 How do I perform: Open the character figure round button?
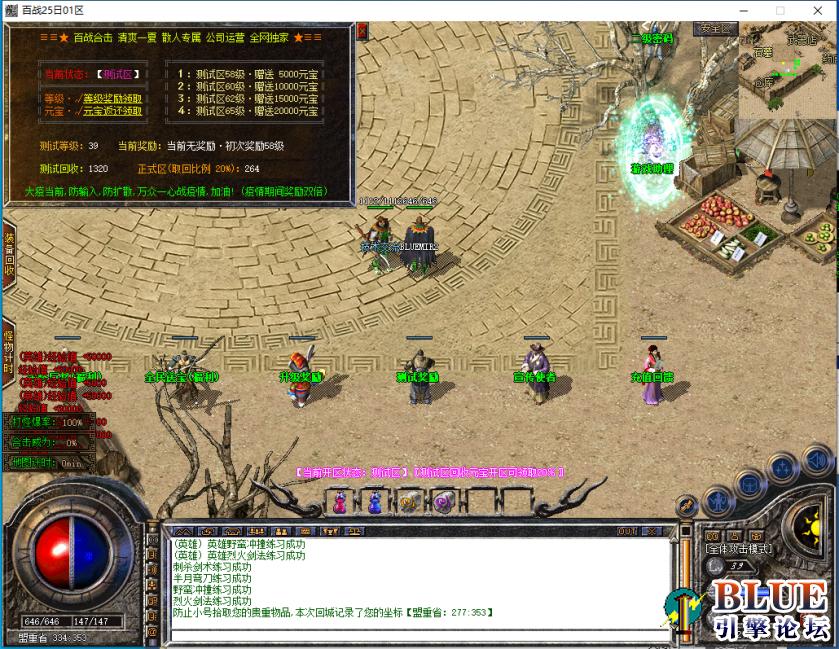click(x=718, y=501)
